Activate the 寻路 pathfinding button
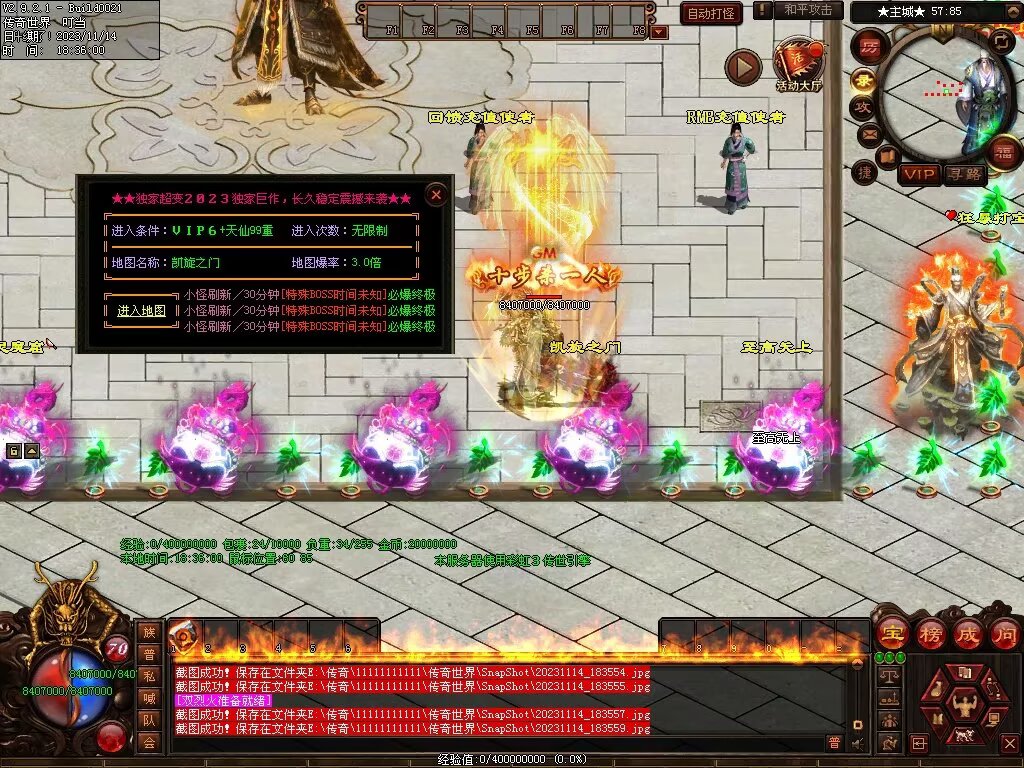 tap(965, 175)
